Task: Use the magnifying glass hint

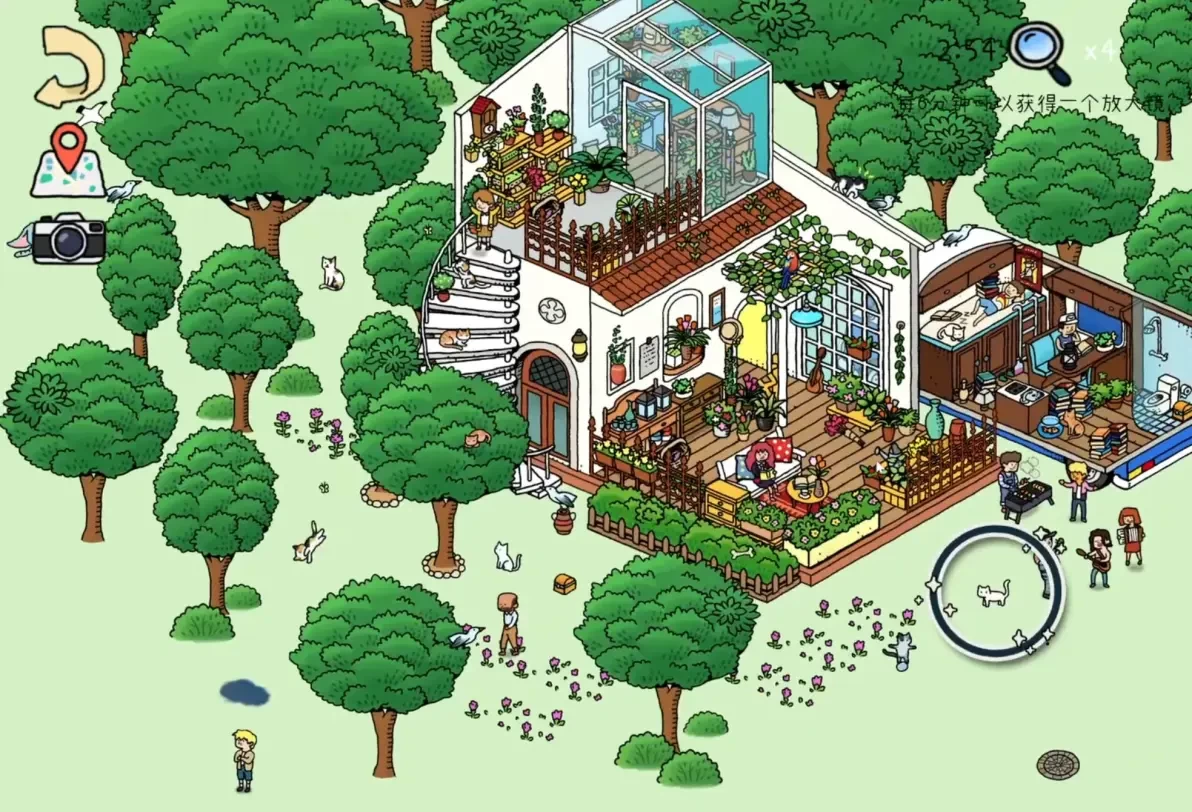Action: [x=1038, y=51]
